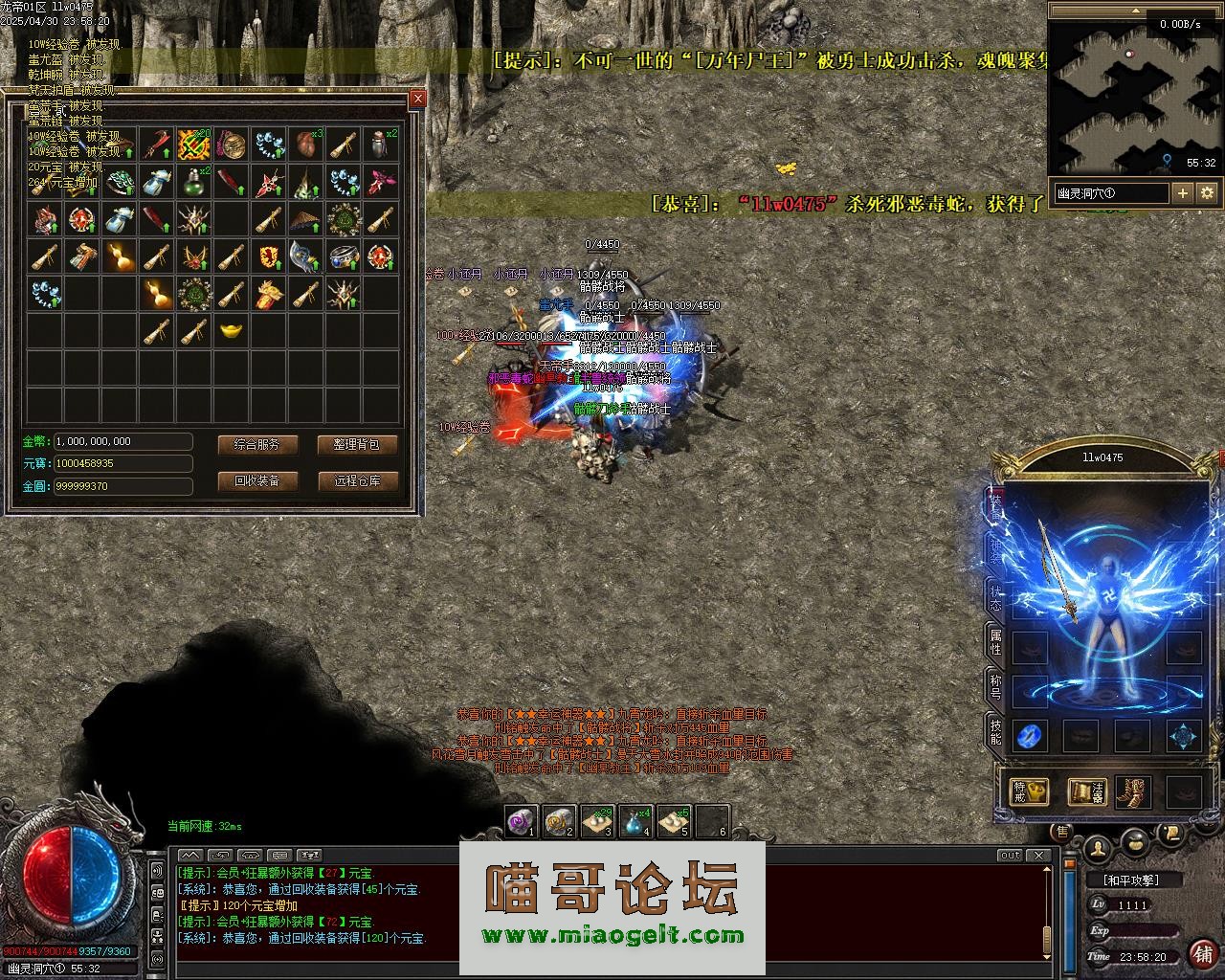The height and width of the screenshot is (980, 1225).
Task: Click the 法器 artifact button
Action: pyautogui.click(x=1087, y=791)
